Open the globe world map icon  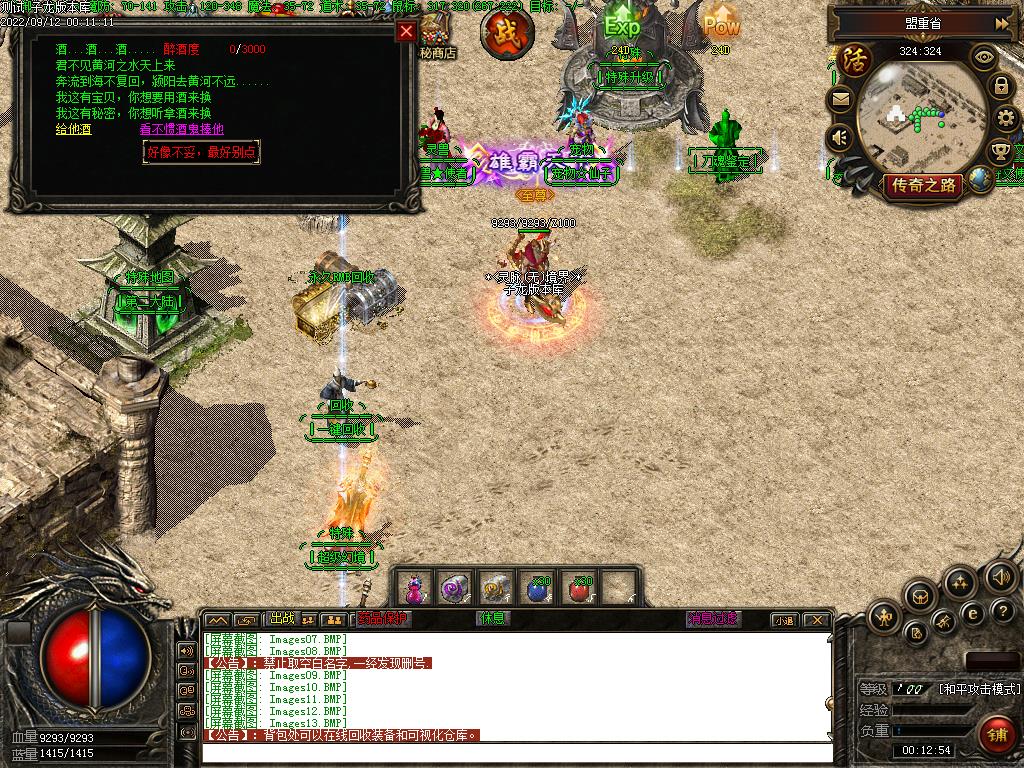982,180
